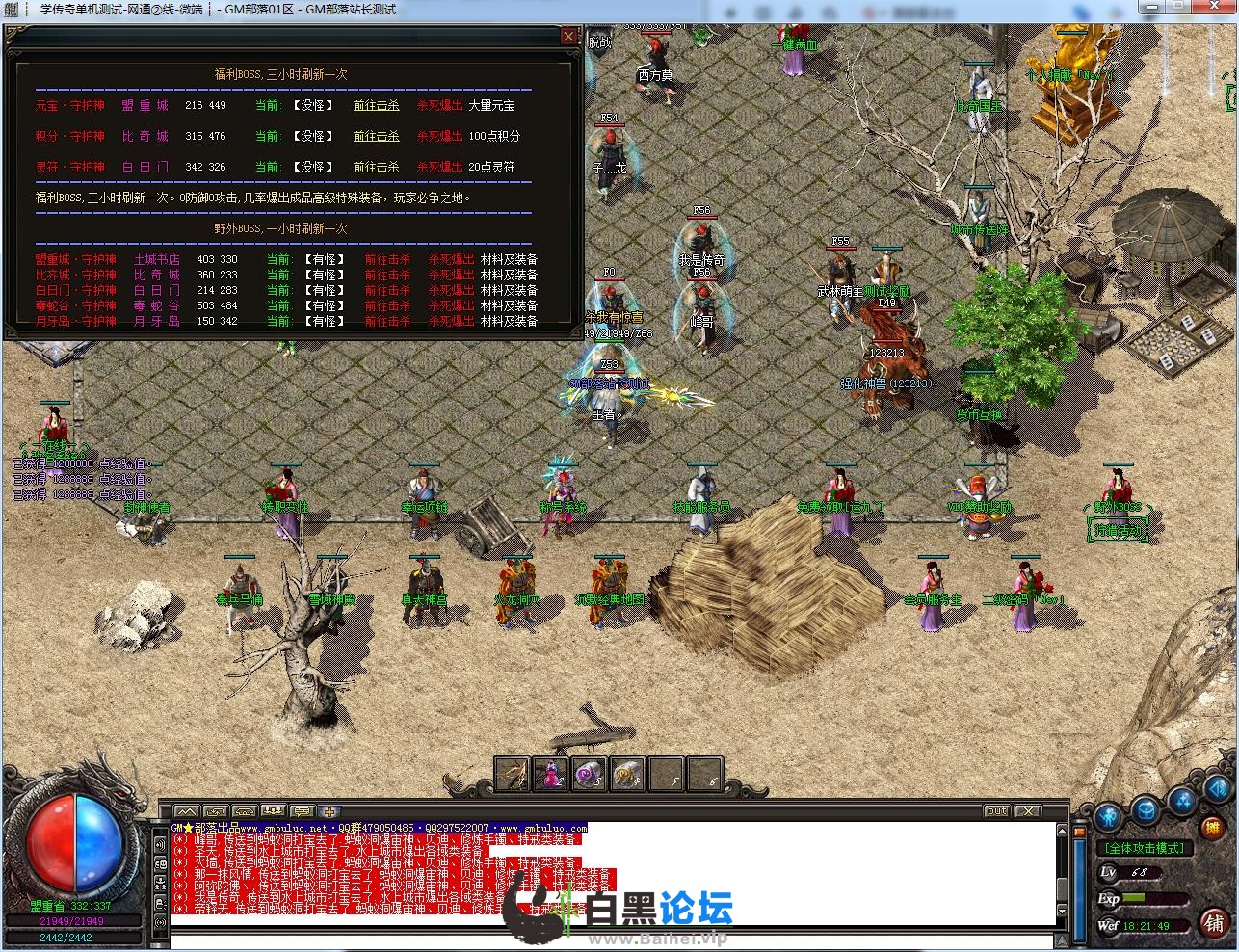The height and width of the screenshot is (952, 1239).
Task: Choose 前往击杀 for the 月牙岛·守护神 boss
Action: pos(387,322)
